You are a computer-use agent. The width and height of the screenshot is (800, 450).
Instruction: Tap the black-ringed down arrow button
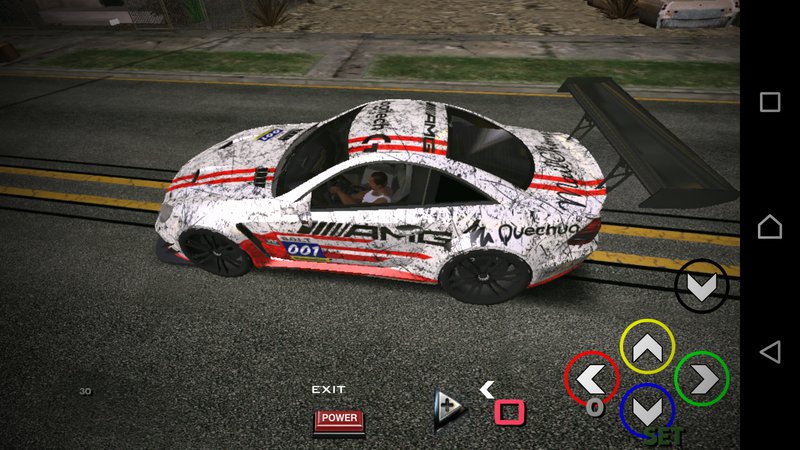click(x=701, y=286)
